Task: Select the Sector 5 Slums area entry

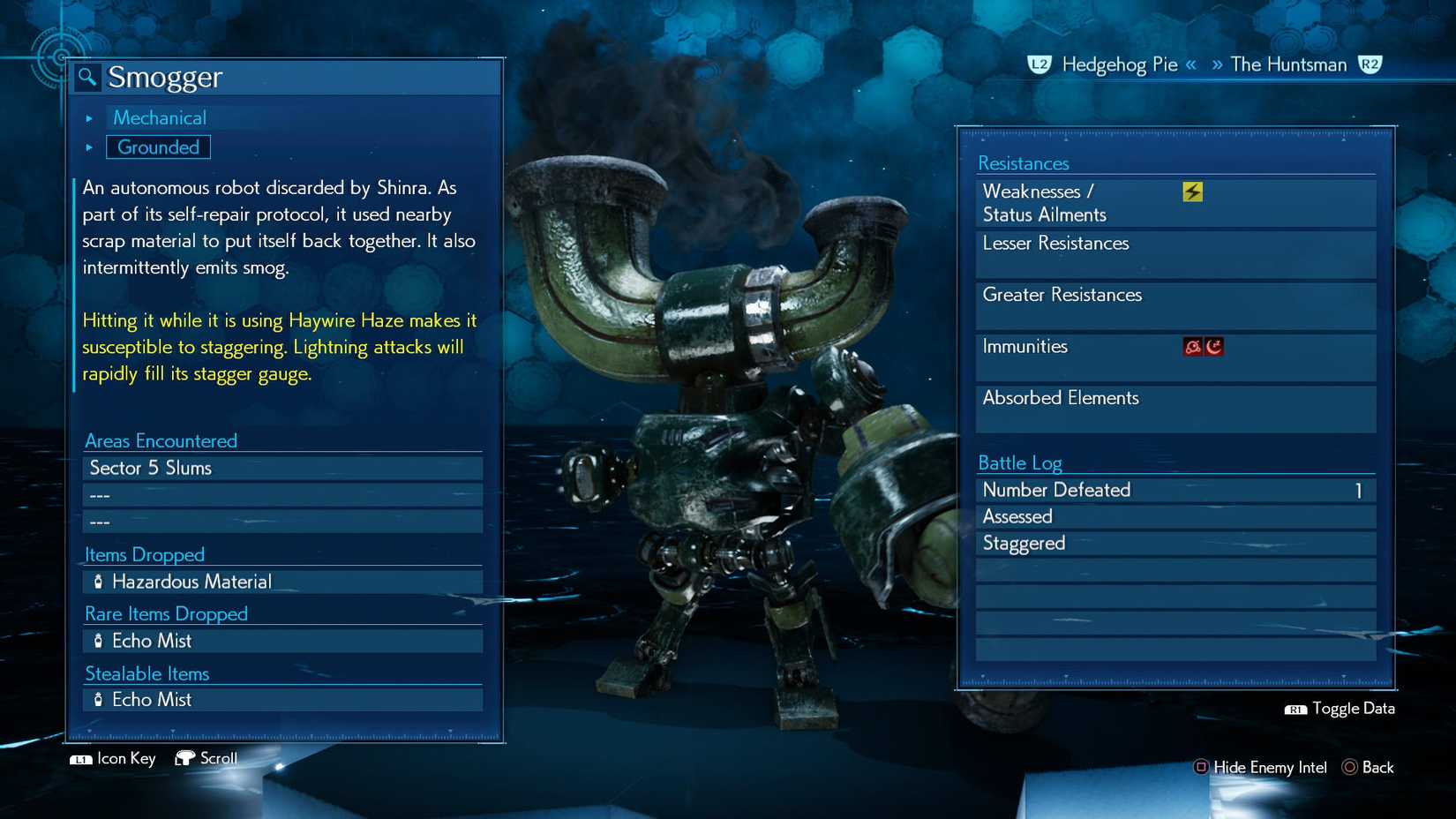Action: pos(150,468)
